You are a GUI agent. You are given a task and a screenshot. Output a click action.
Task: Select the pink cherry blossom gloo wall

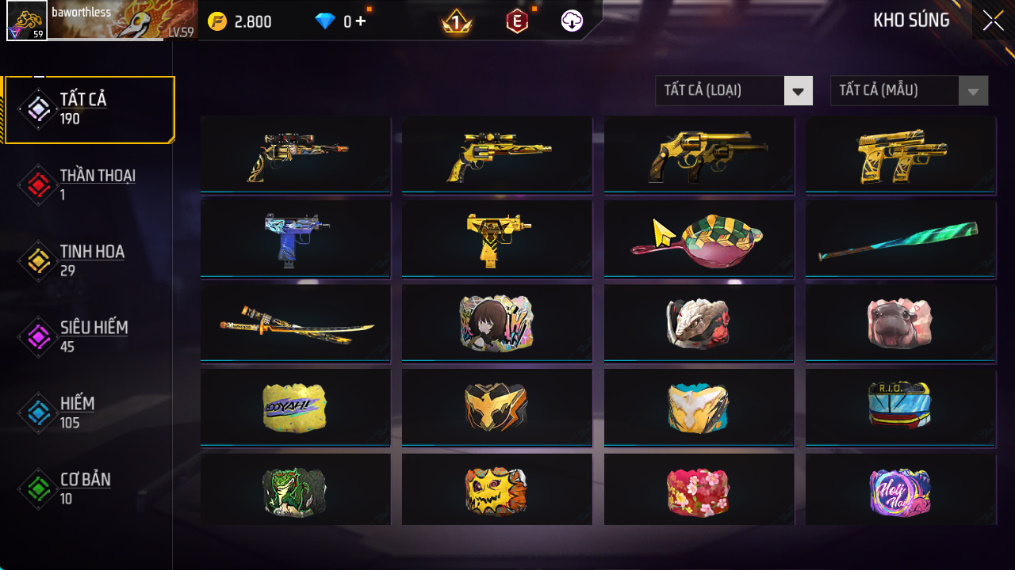pos(698,491)
